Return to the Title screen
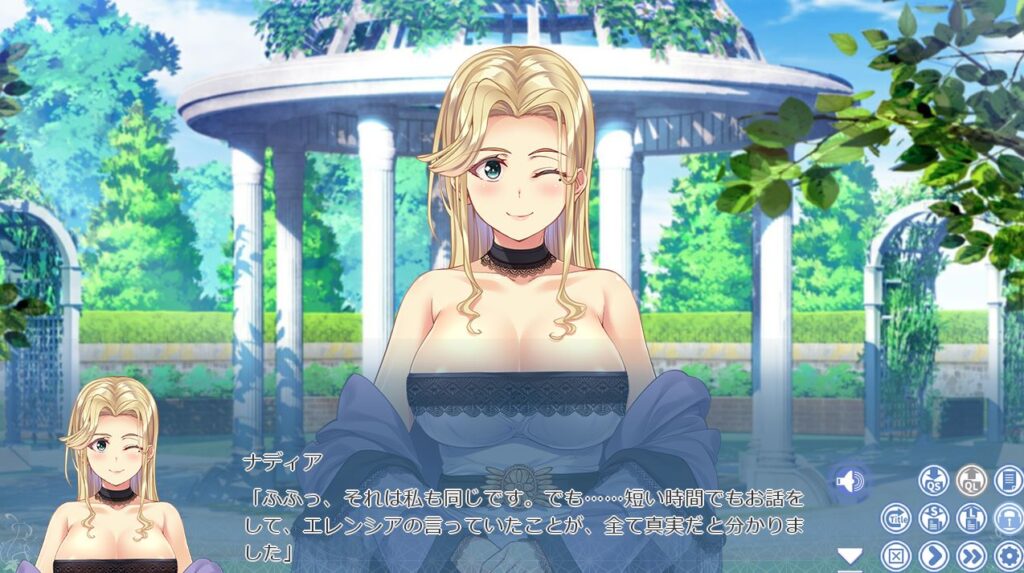 [x=896, y=518]
